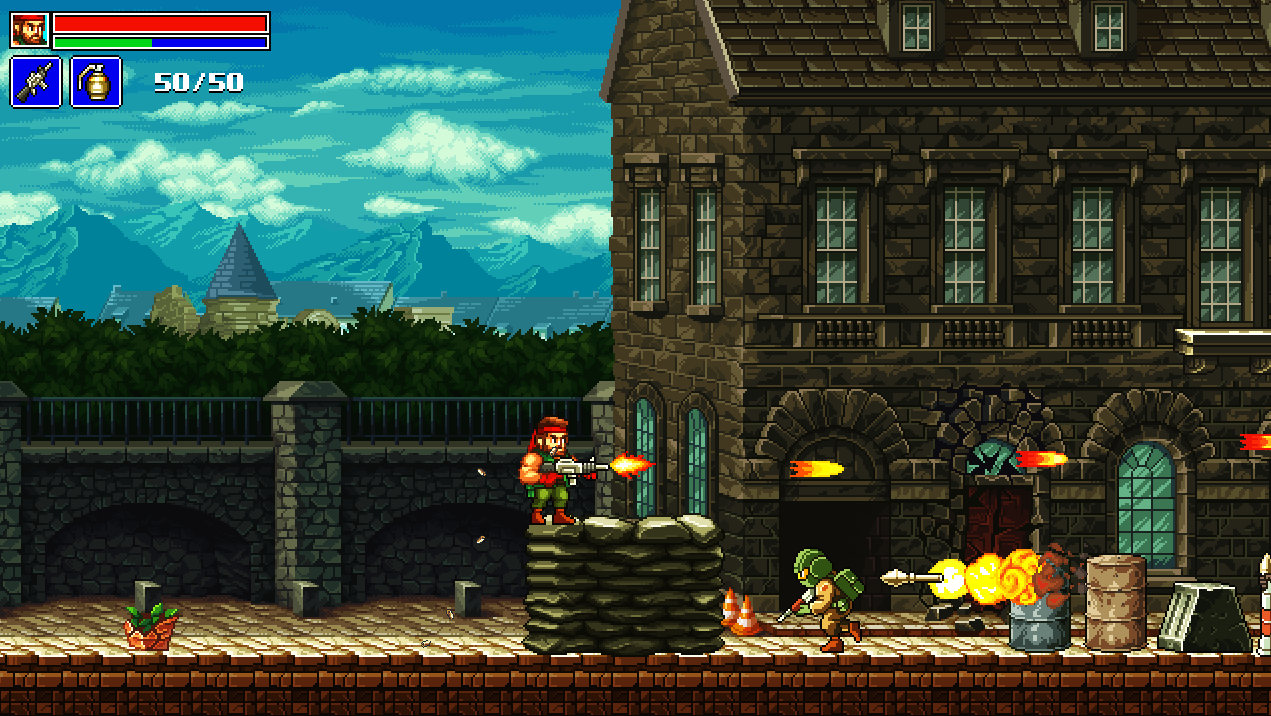Select the assault rifle weapon slot
Viewport: 1271px width, 716px height.
click(36, 82)
